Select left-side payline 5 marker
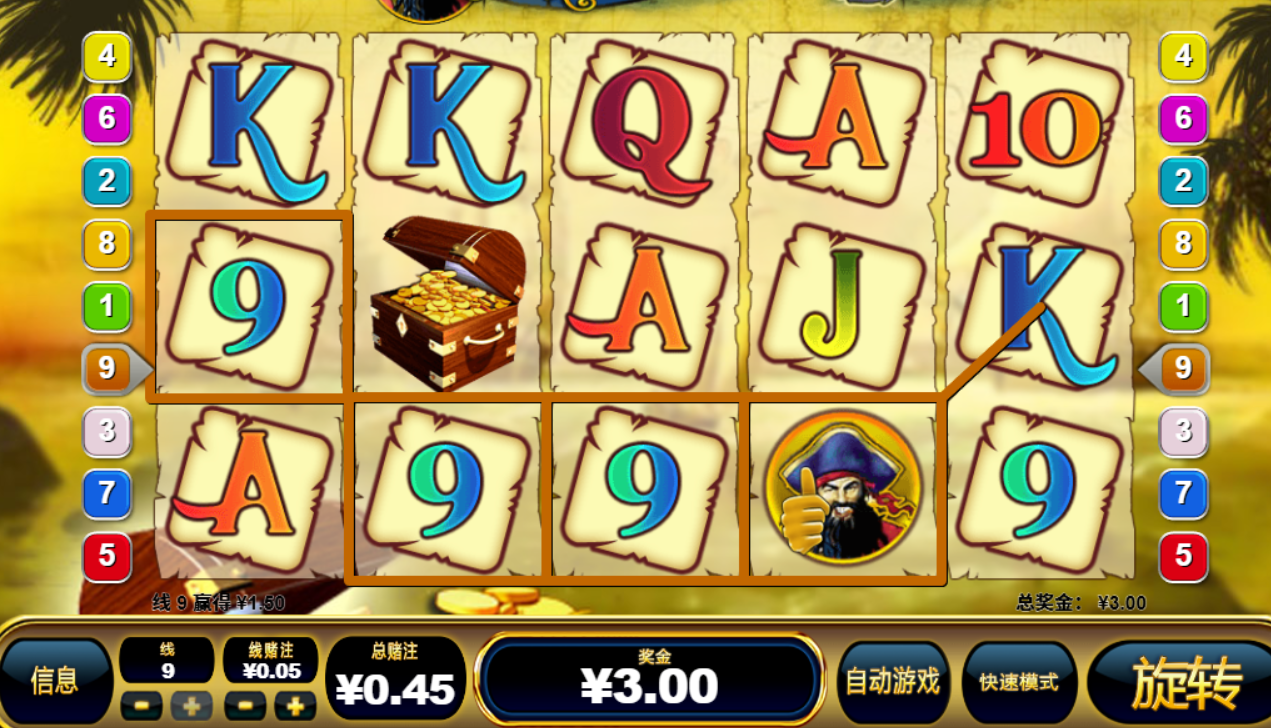The height and width of the screenshot is (728, 1271). coord(107,556)
